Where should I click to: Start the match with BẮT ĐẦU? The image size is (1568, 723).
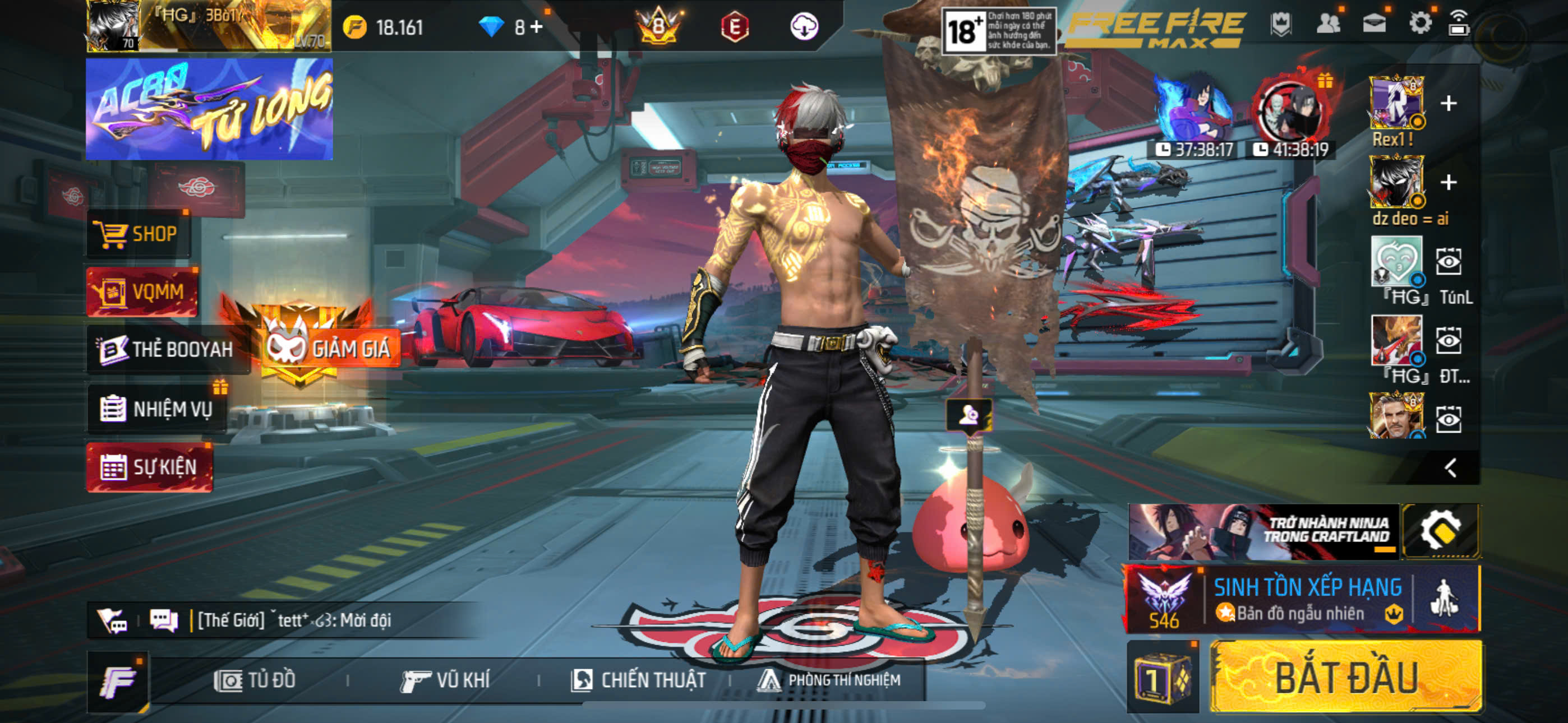click(1346, 678)
